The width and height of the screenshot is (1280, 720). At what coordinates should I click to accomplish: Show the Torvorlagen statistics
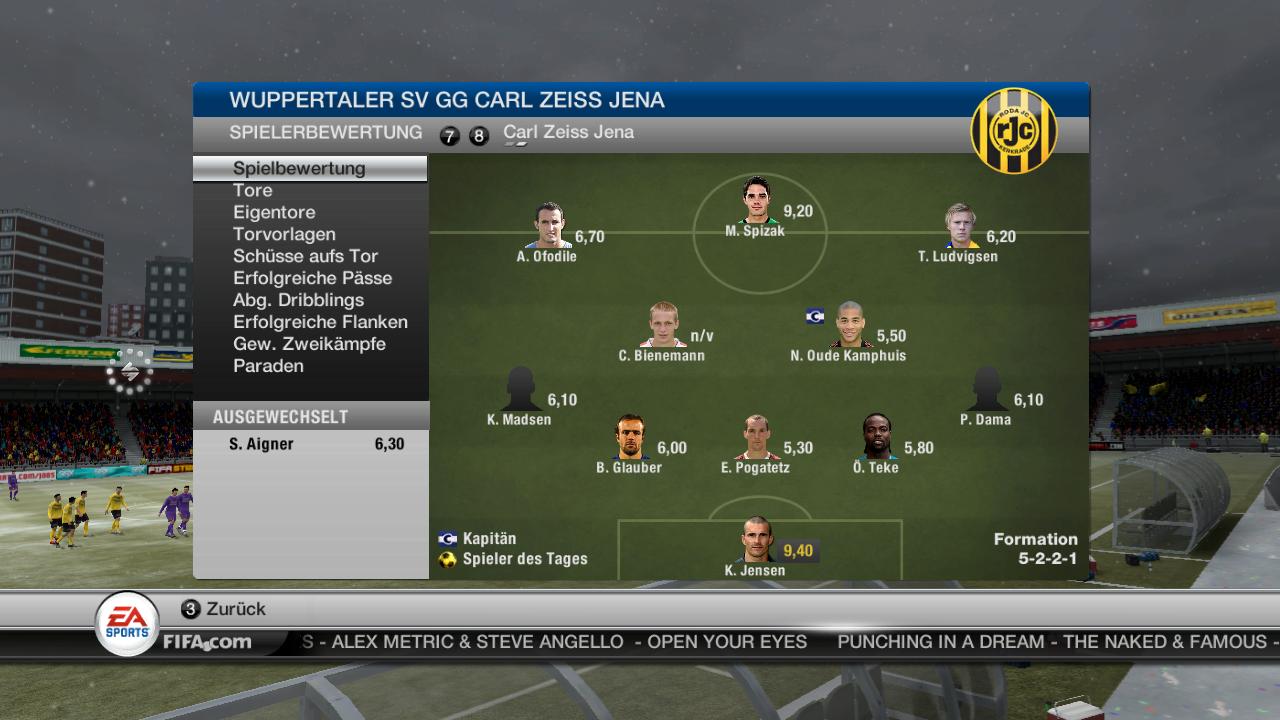pyautogui.click(x=284, y=234)
